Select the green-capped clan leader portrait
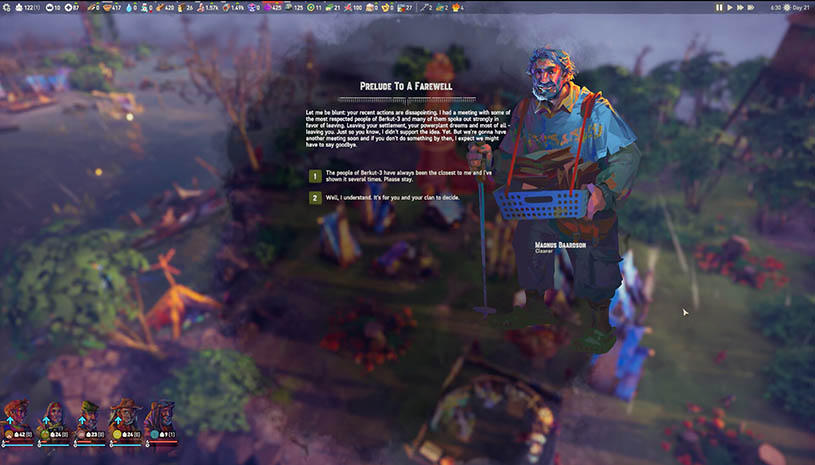815x465 pixels. pos(90,414)
